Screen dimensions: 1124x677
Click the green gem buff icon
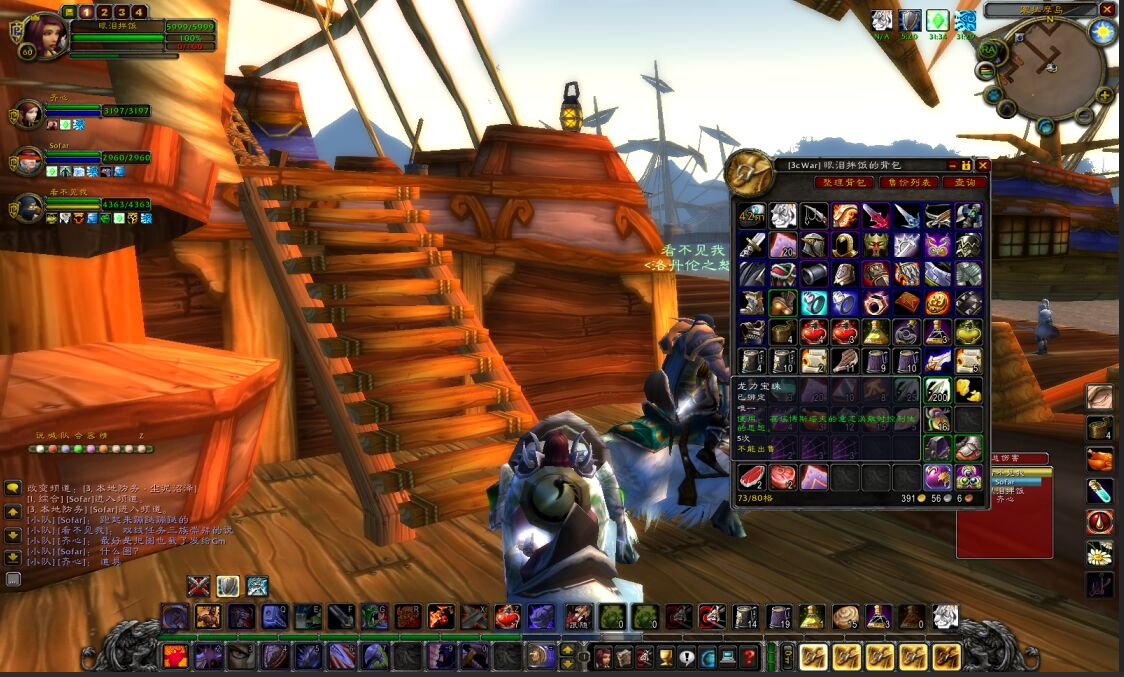coord(938,21)
